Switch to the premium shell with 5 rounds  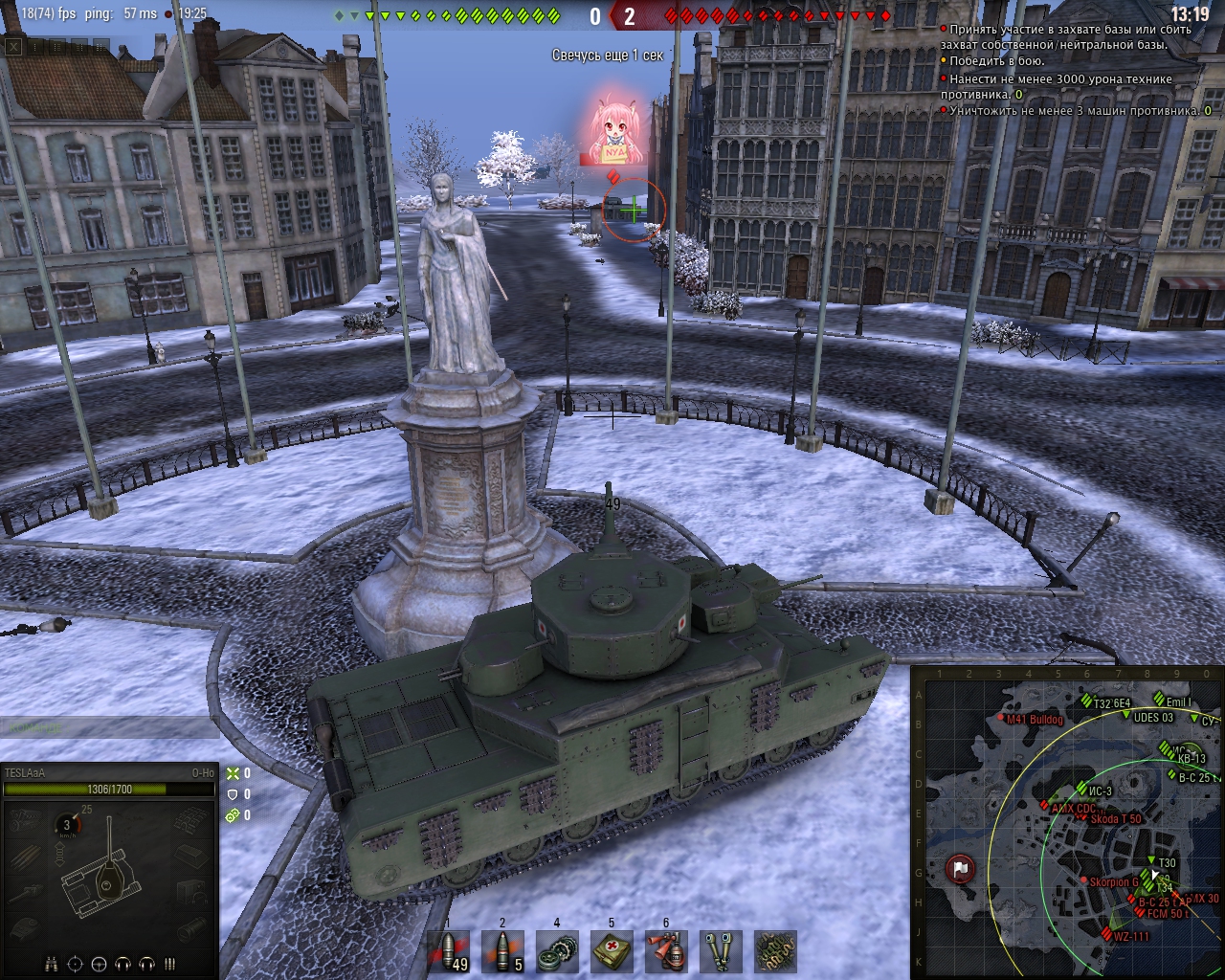(x=502, y=951)
